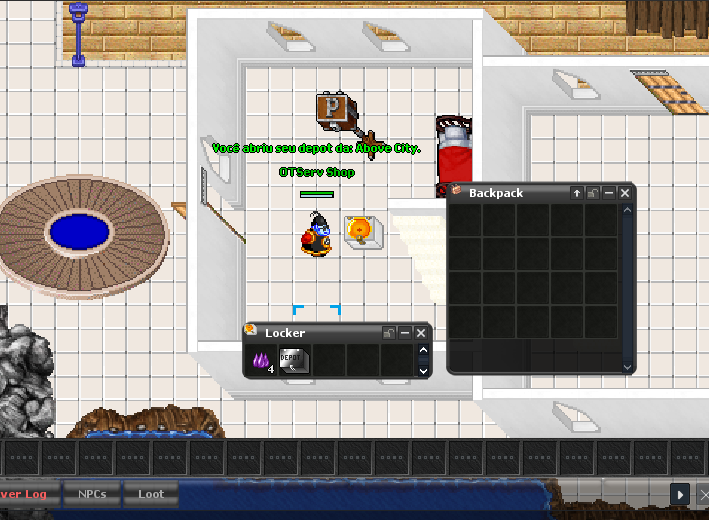Toggle the Locker window lock

click(389, 333)
